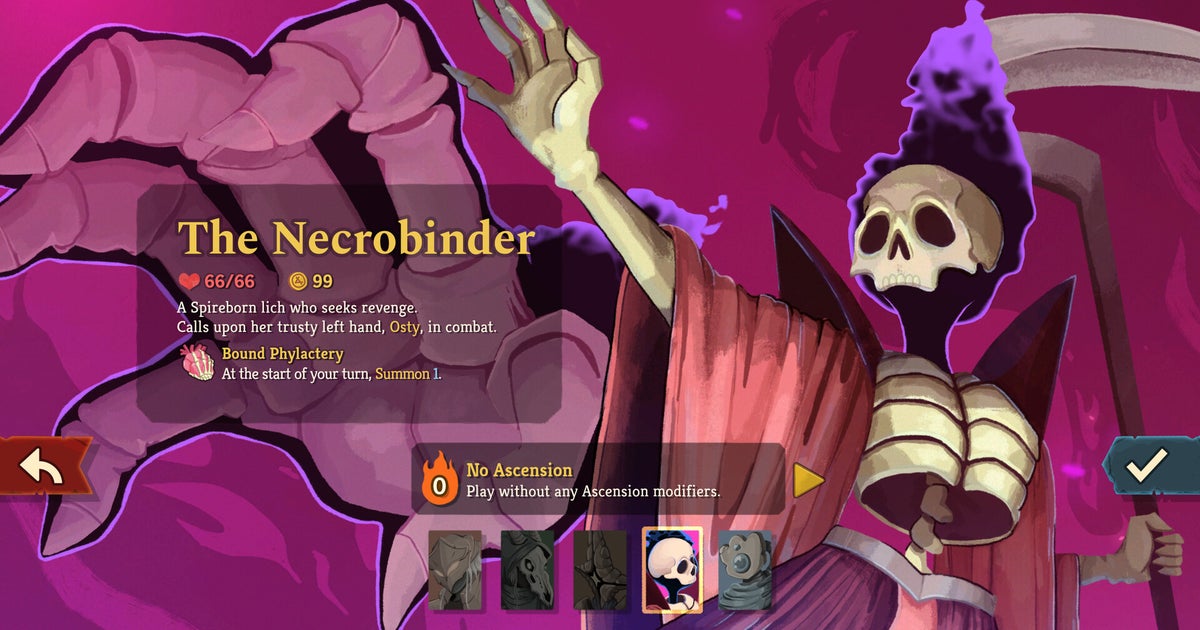Pick the dark horned star character portrait
1200x630 pixels.
(x=600, y=570)
